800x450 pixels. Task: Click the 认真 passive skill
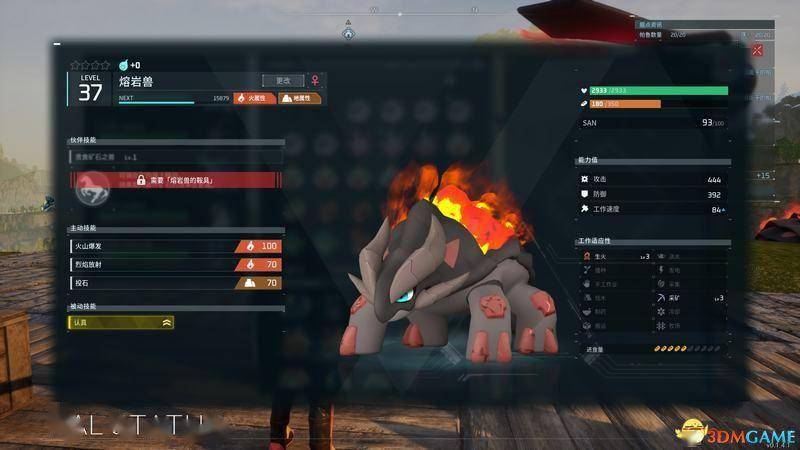pos(122,322)
